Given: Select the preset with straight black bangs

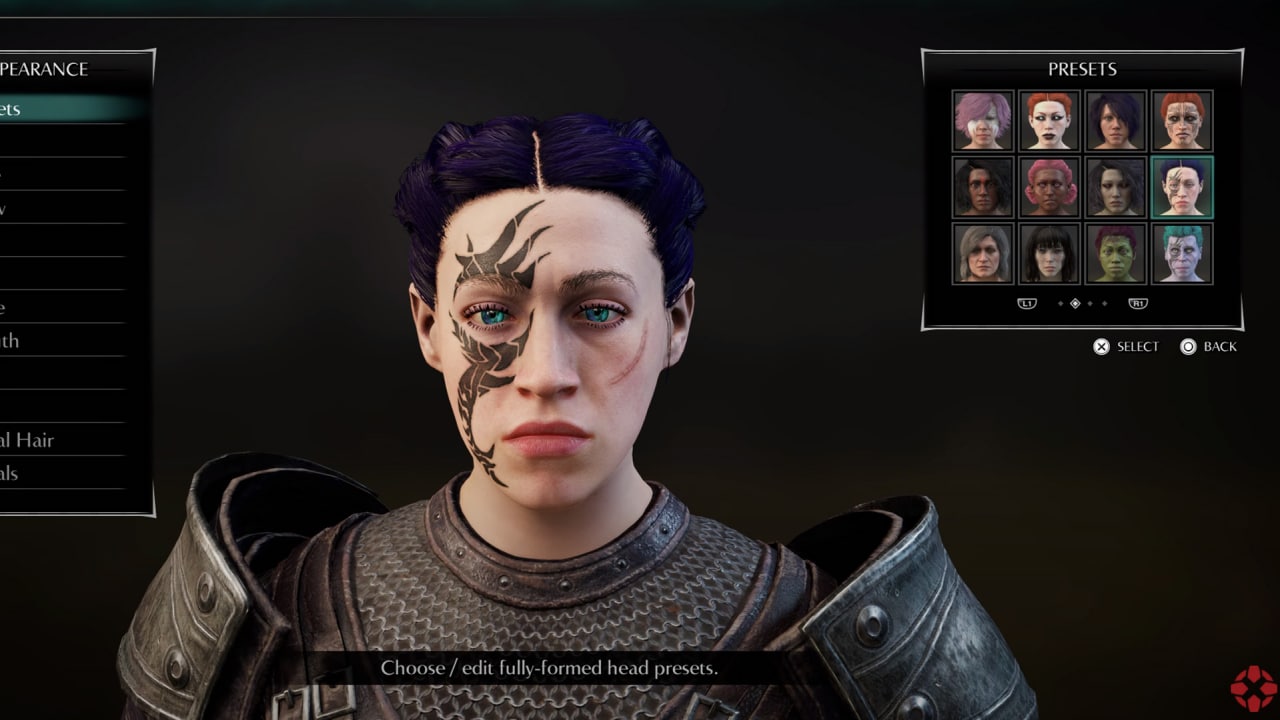Looking at the screenshot, I should 1049,253.
